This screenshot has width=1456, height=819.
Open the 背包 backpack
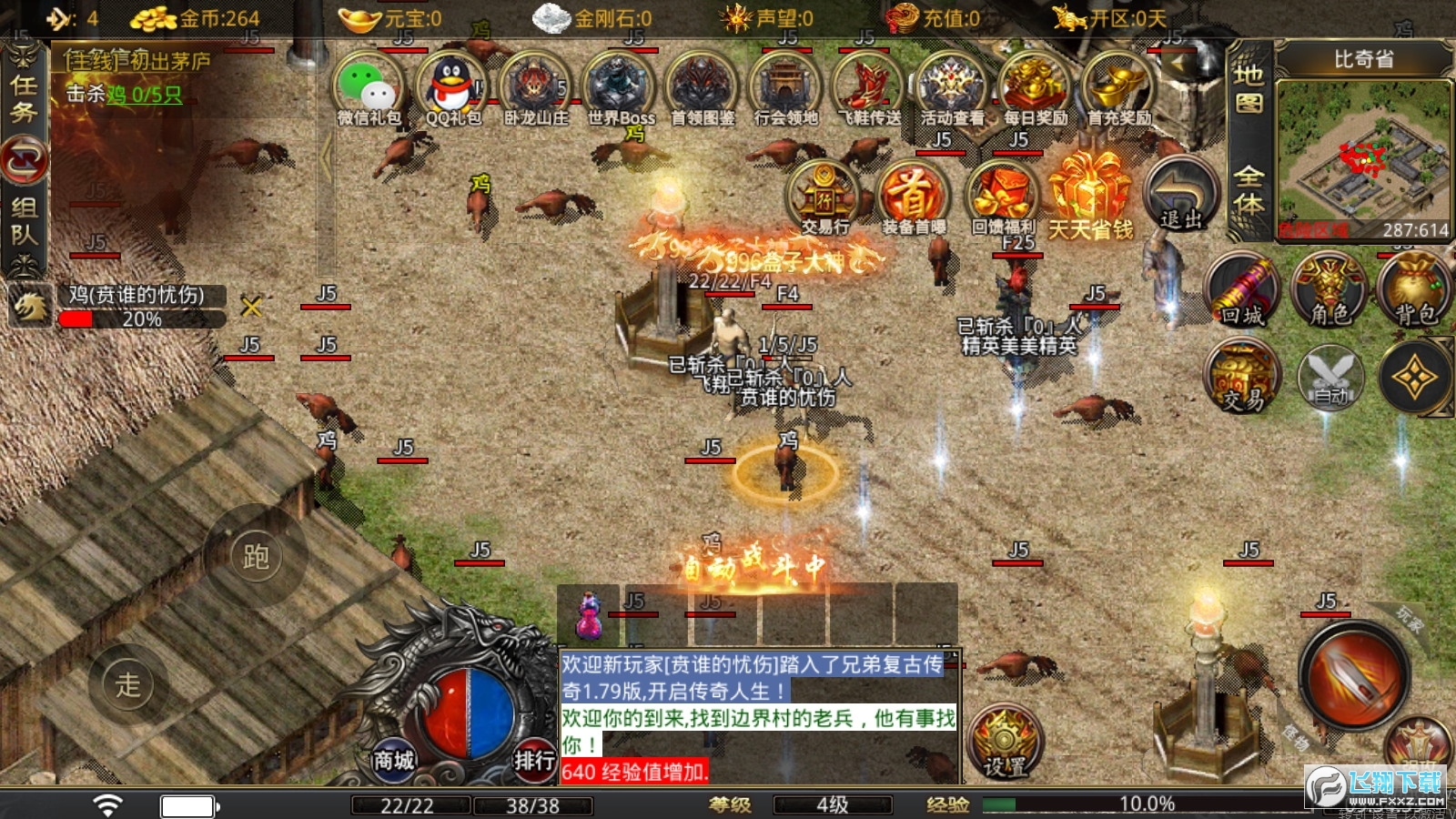[x=1415, y=291]
